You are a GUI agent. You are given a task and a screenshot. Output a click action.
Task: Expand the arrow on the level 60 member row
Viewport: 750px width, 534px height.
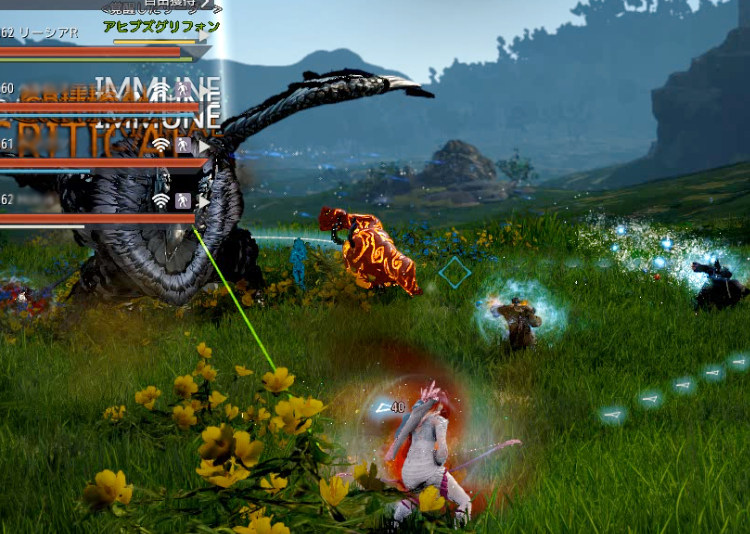[x=204, y=90]
